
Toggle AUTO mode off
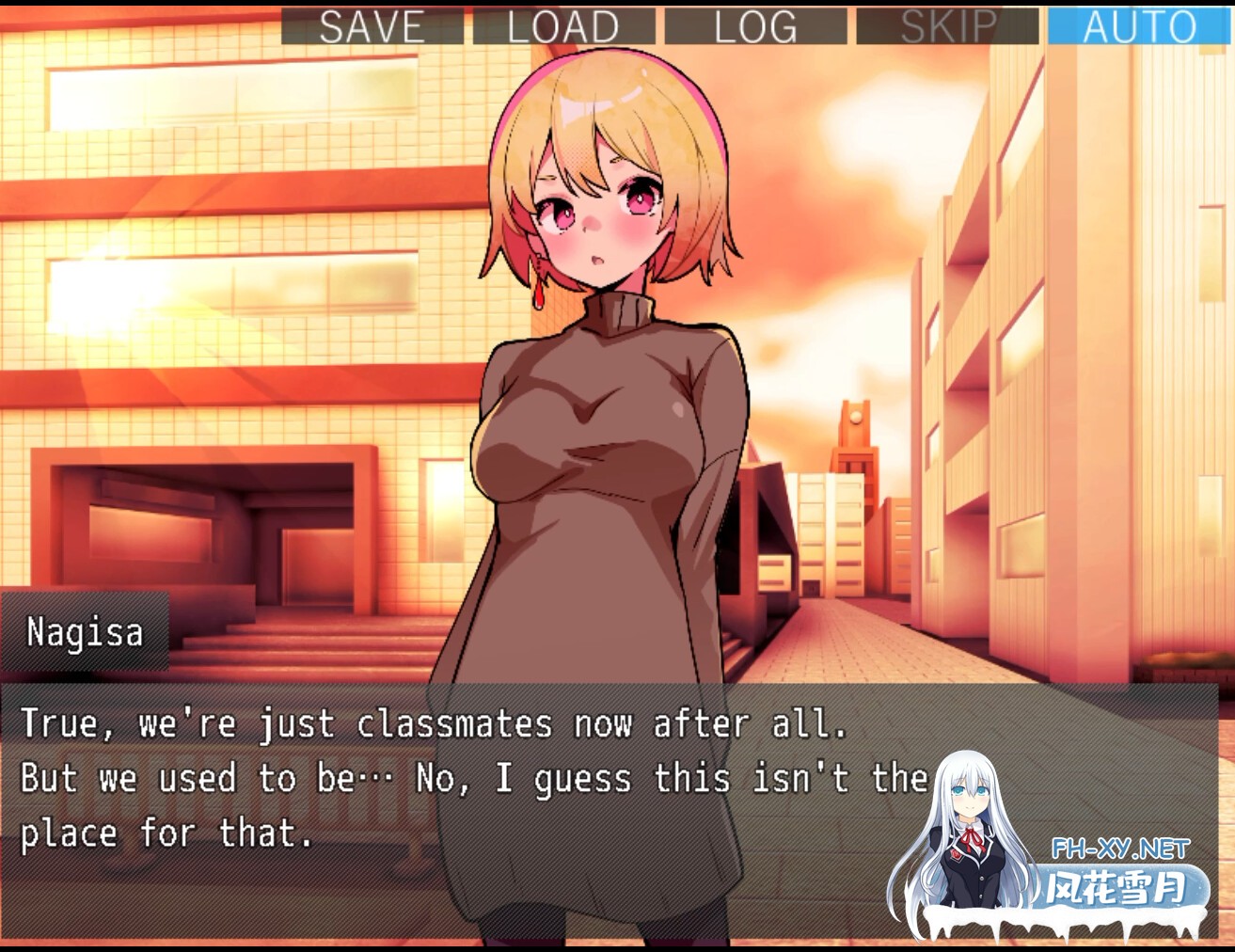(x=1139, y=25)
